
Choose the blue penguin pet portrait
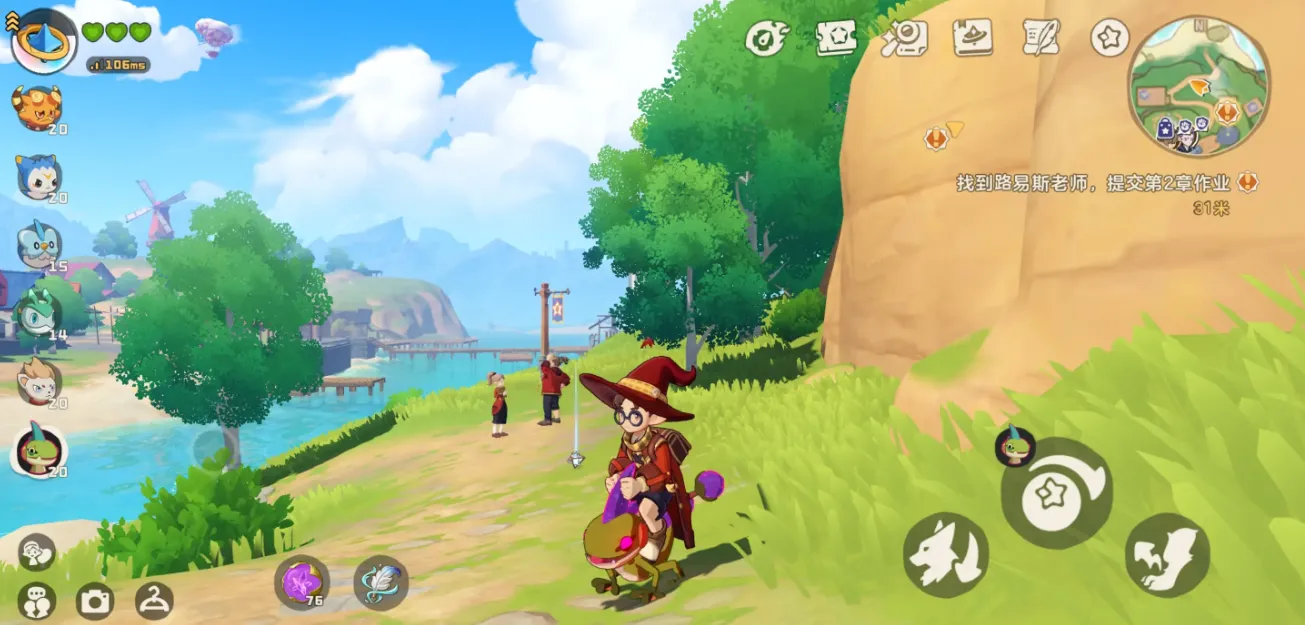[x=40, y=177]
